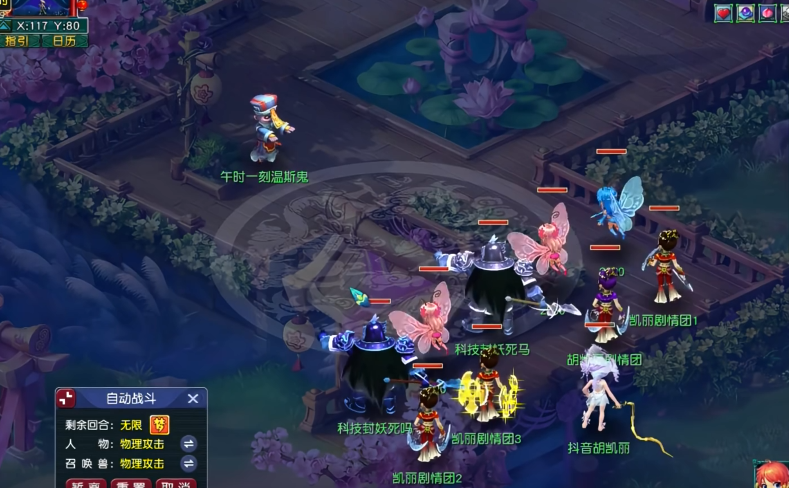Open the 日历 calendar
The width and height of the screenshot is (789, 488).
(x=64, y=41)
